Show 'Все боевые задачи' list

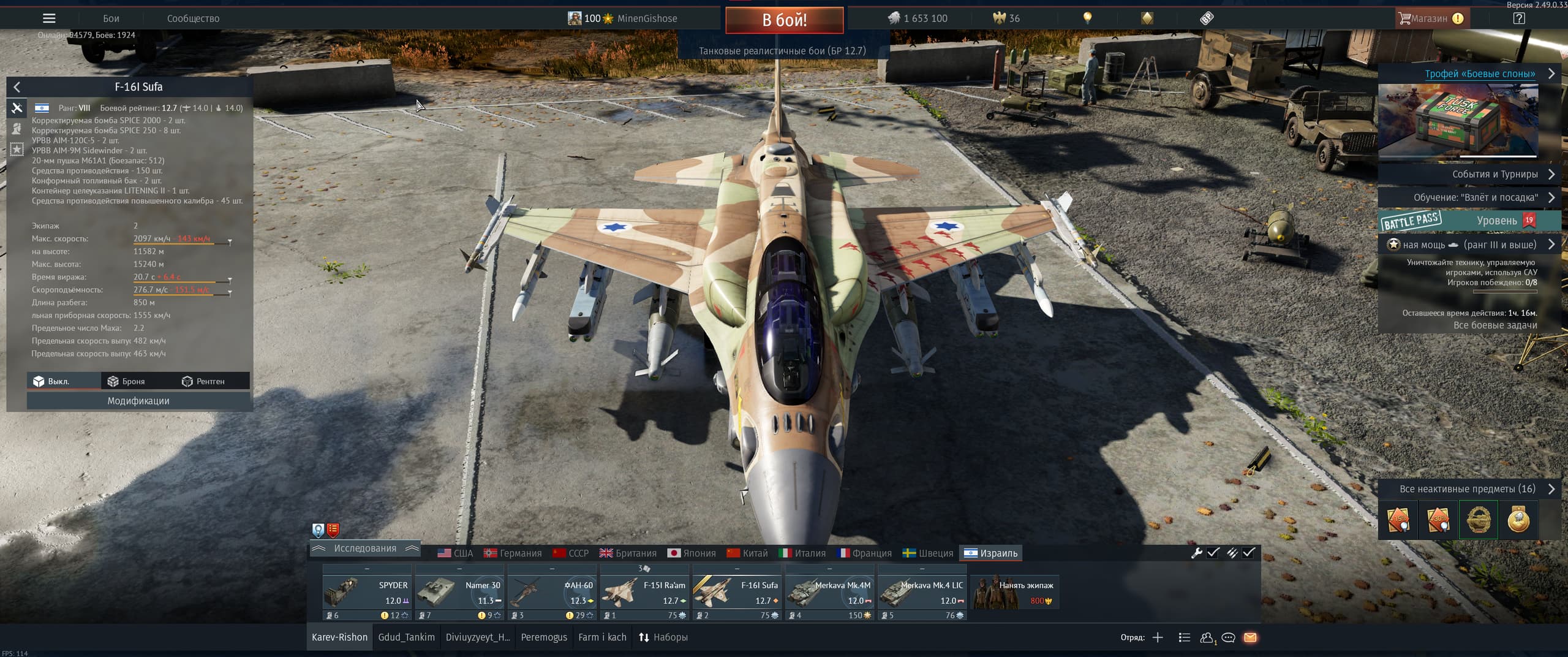[1494, 325]
